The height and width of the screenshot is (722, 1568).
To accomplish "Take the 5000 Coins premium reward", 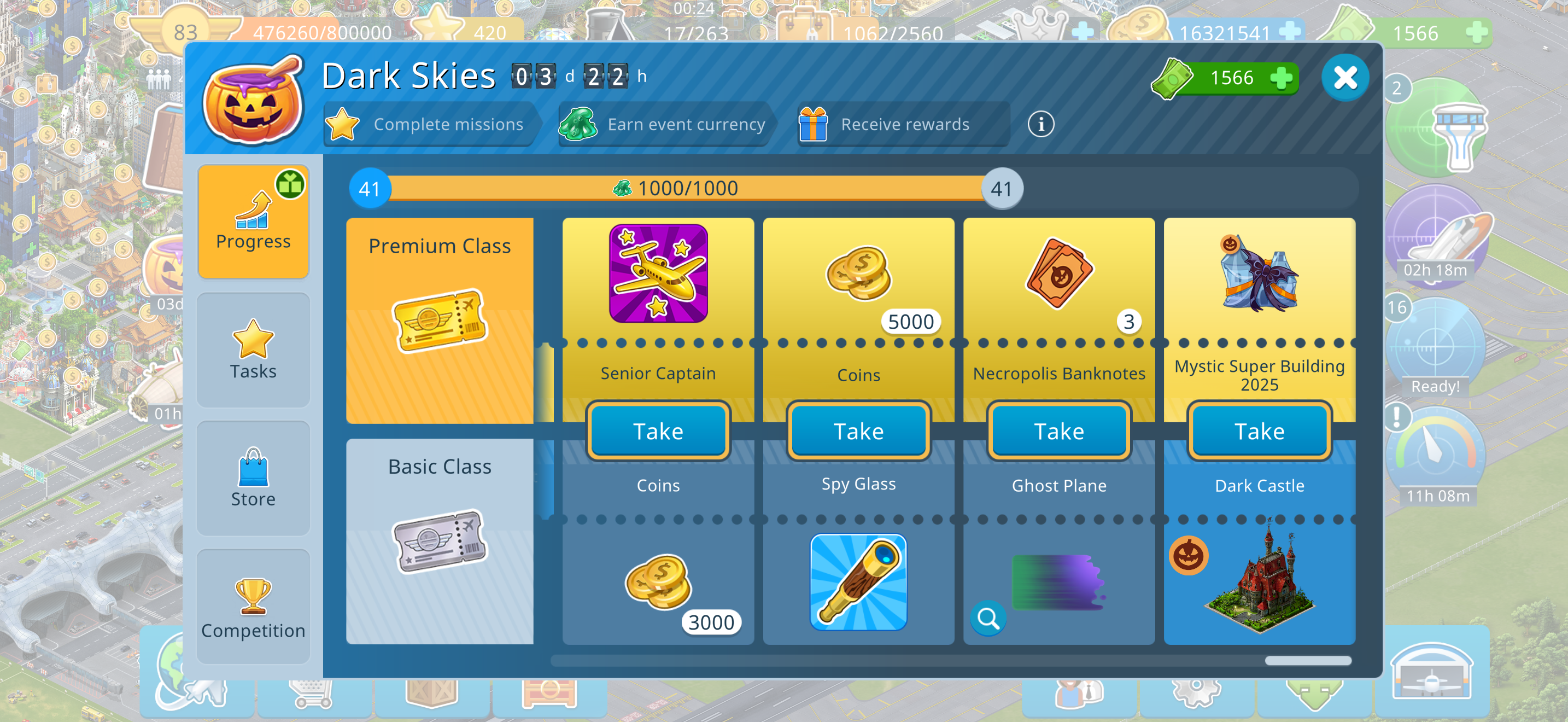I will coord(858,431).
